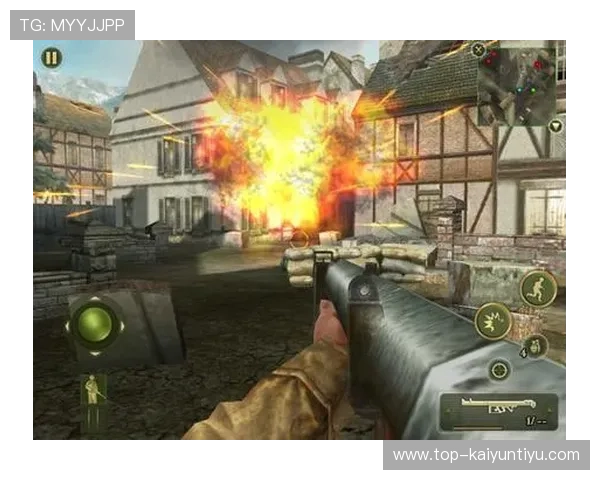Fire weapon using the muzzle flash button
The image size is (600, 480).
tap(493, 321)
